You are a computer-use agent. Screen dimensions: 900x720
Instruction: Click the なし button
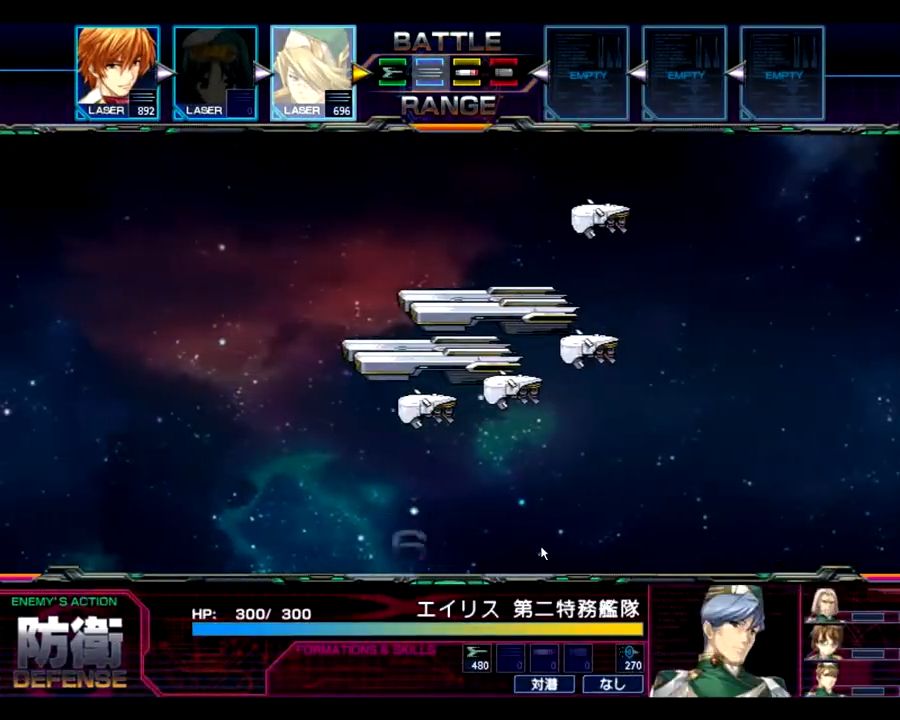click(613, 685)
